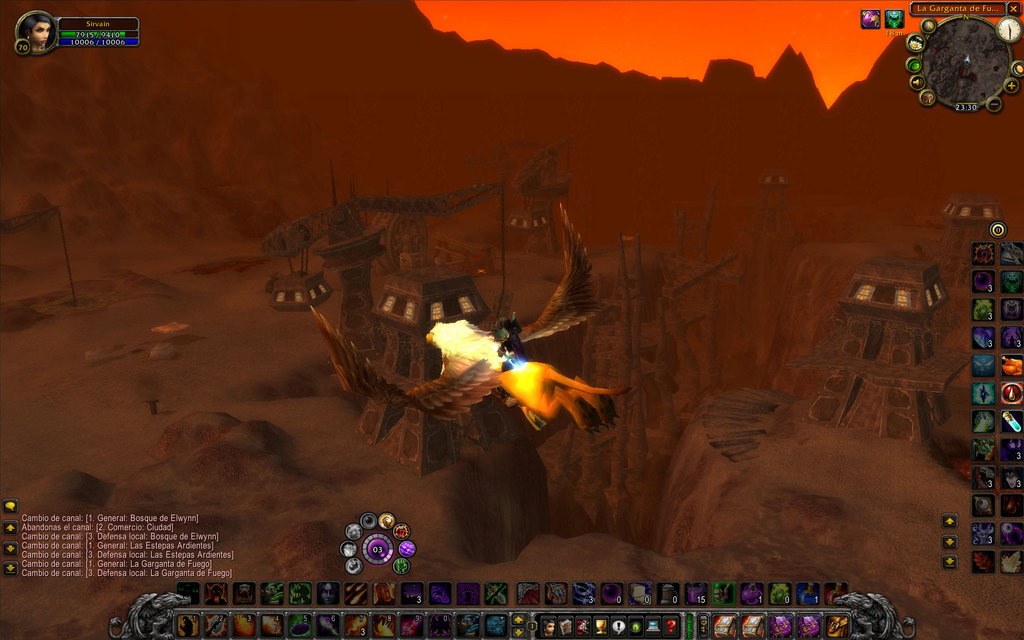1024x640 pixels.
Task: Open the main backpack bag slot
Action: point(837,626)
